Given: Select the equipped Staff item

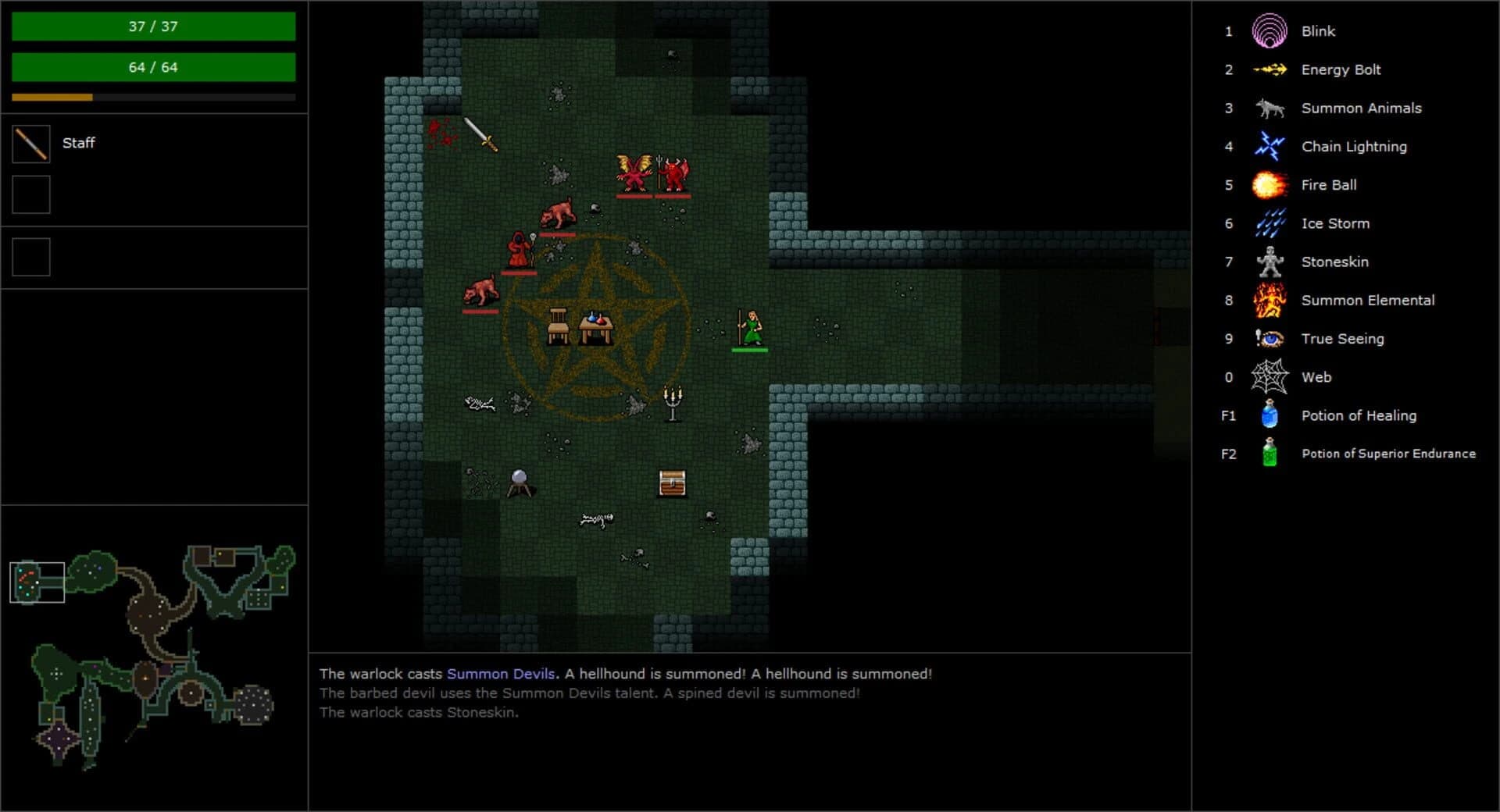Looking at the screenshot, I should pos(30,143).
